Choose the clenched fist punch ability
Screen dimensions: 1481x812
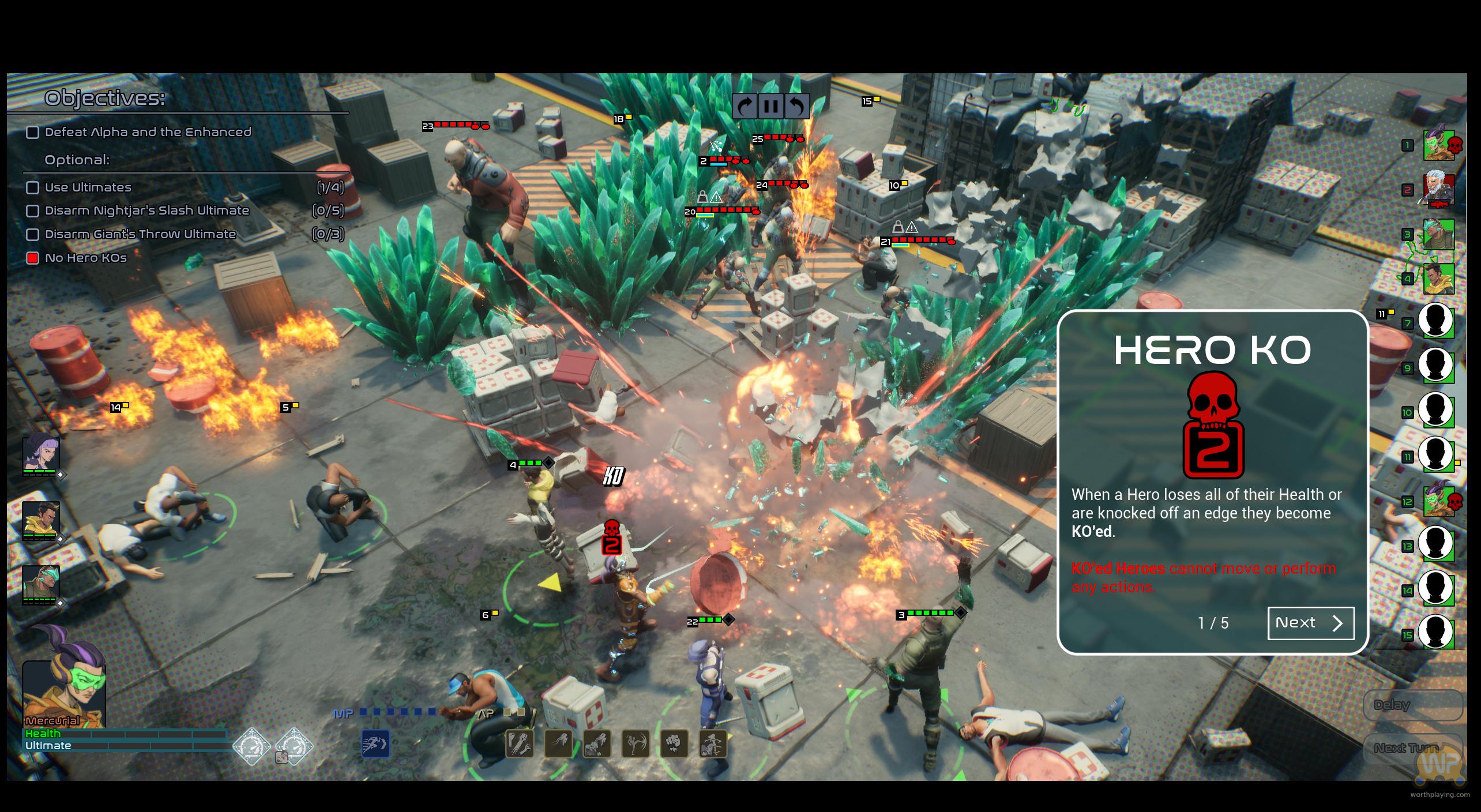674,743
